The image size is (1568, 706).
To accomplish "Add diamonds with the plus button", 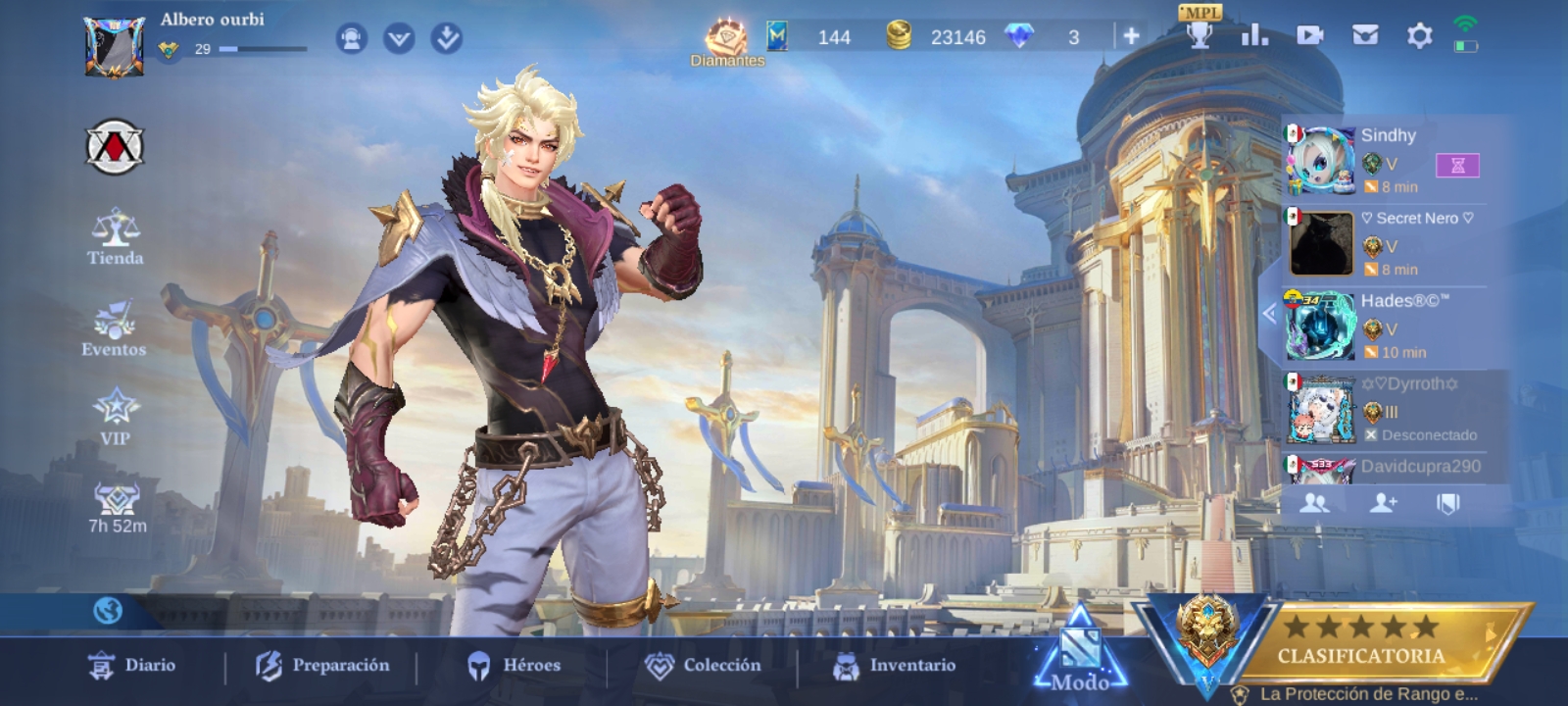I will (x=1131, y=36).
